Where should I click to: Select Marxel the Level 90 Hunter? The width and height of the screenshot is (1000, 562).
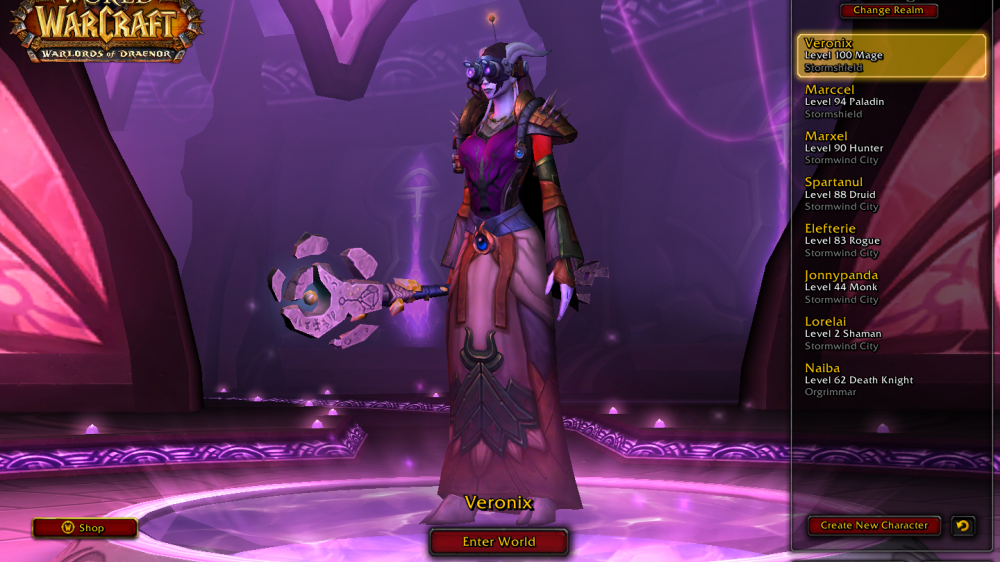(892, 148)
